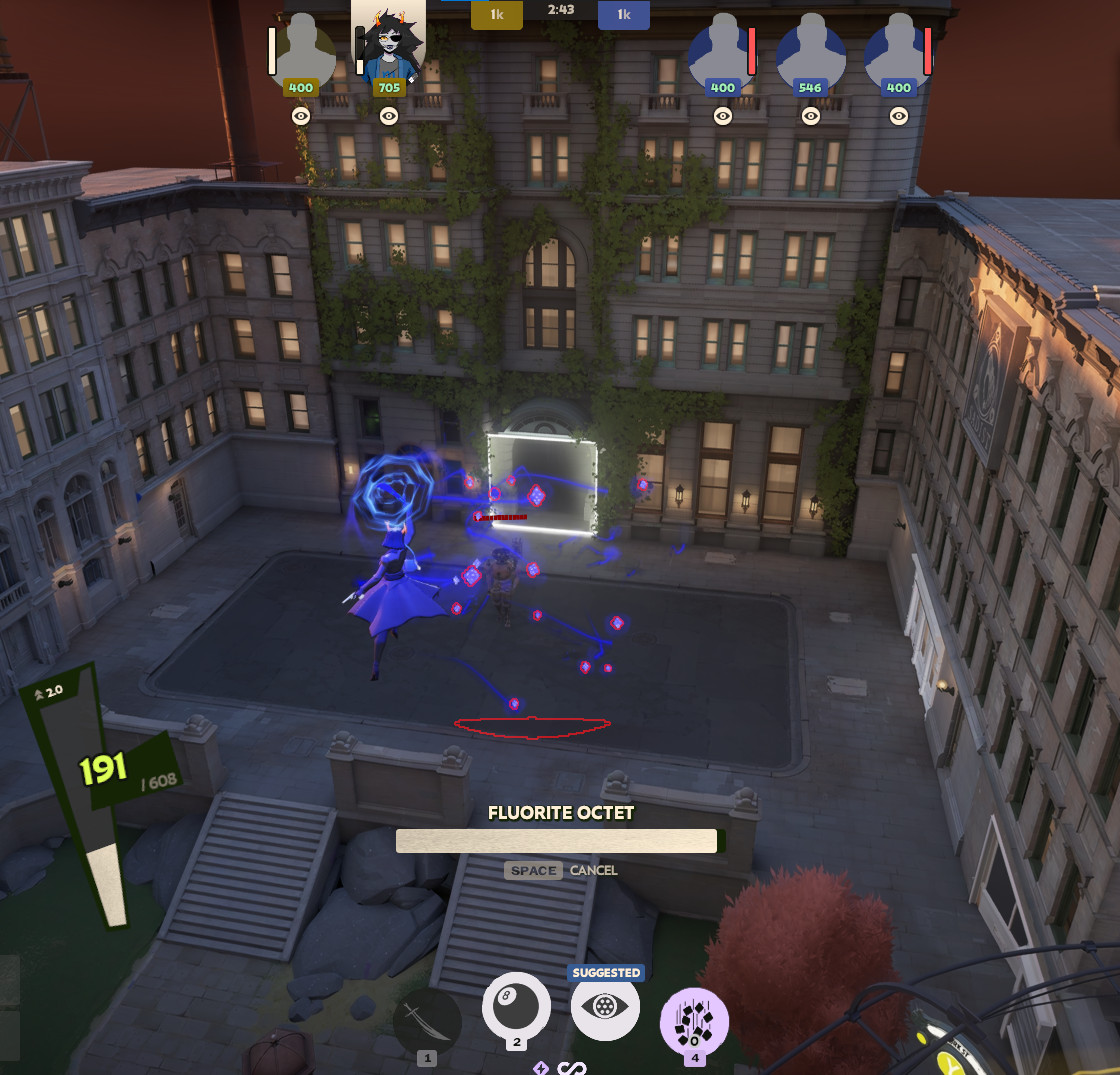The image size is (1120, 1075).
Task: Select the Vriska character portrait
Action: pyautogui.click(x=388, y=42)
